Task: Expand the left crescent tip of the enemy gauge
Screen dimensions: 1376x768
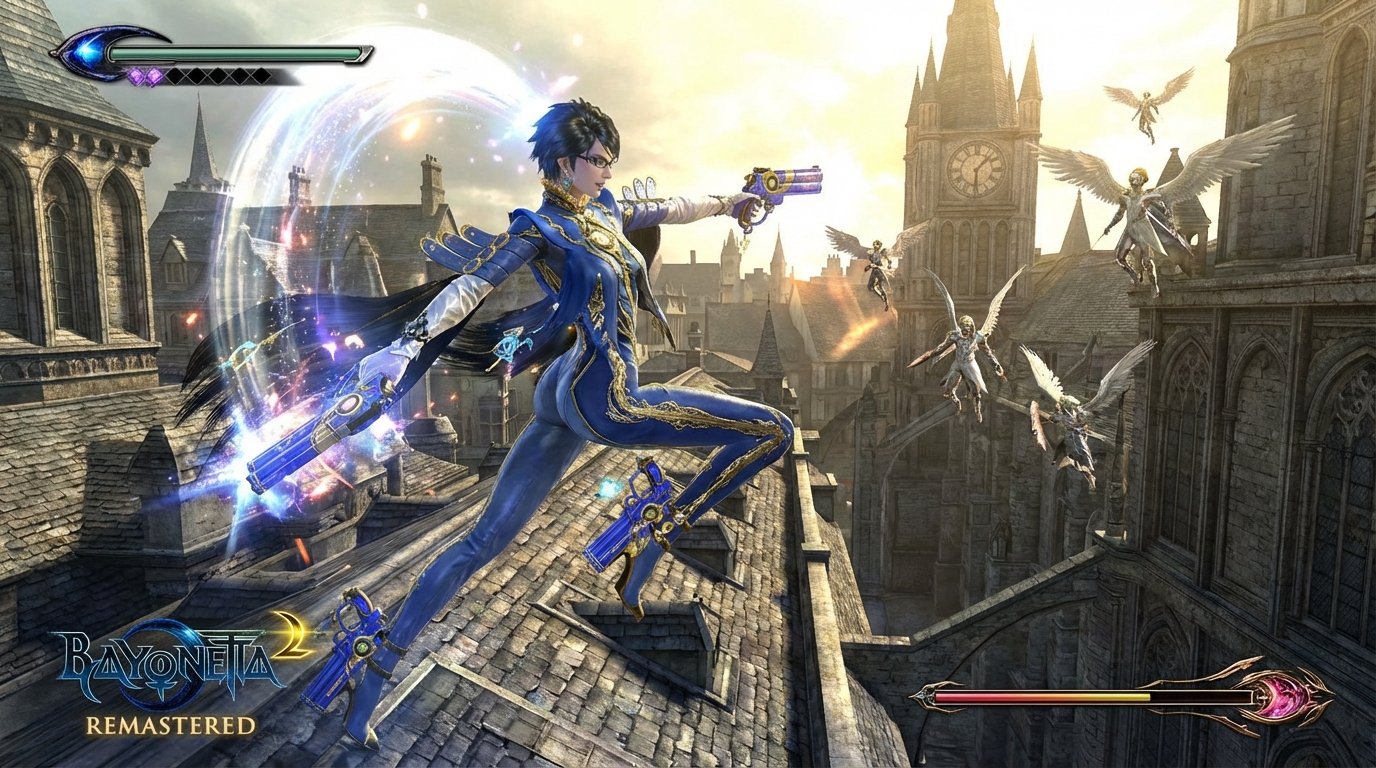Action: 924,695
